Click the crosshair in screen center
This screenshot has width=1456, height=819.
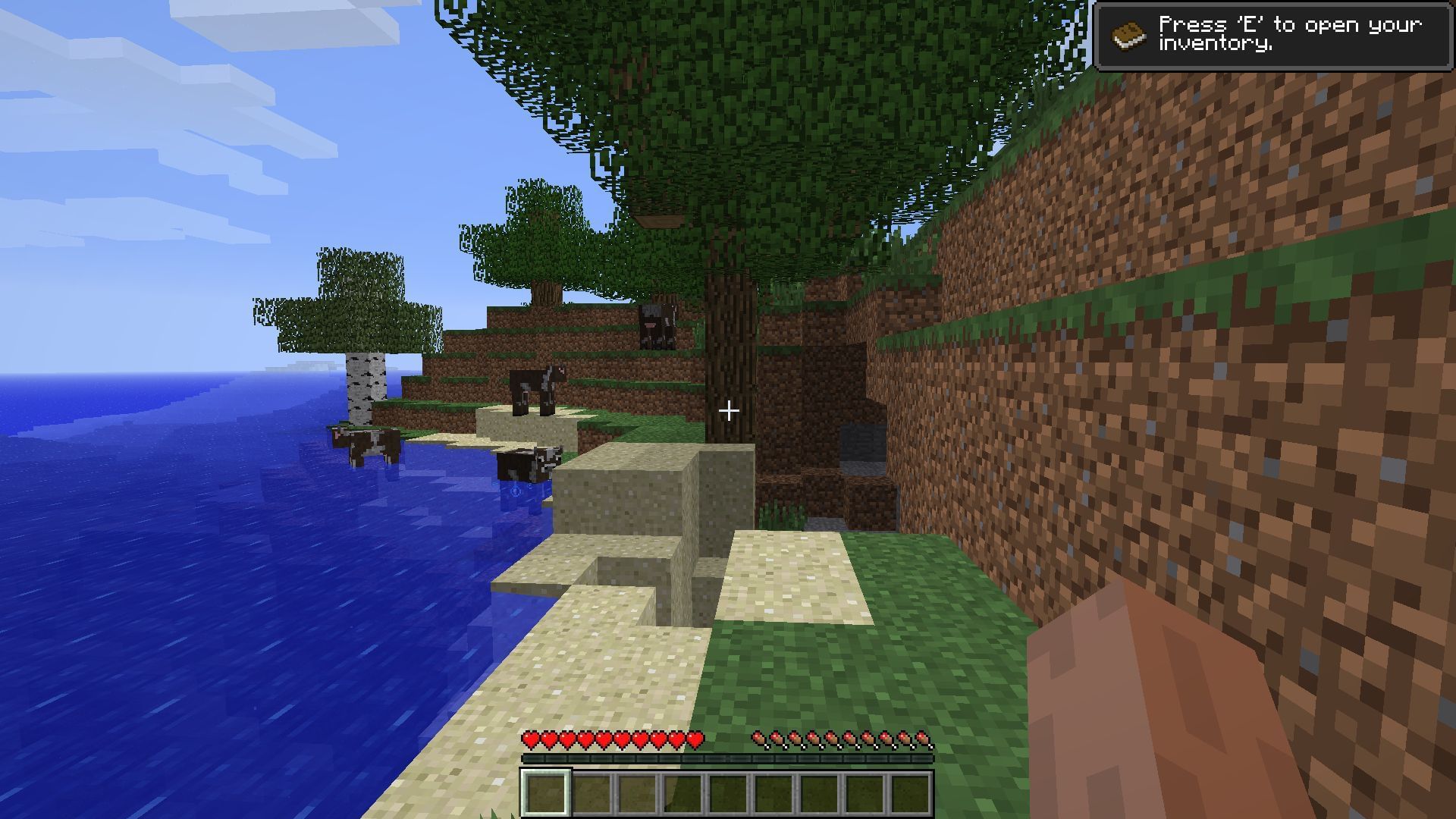click(x=730, y=409)
